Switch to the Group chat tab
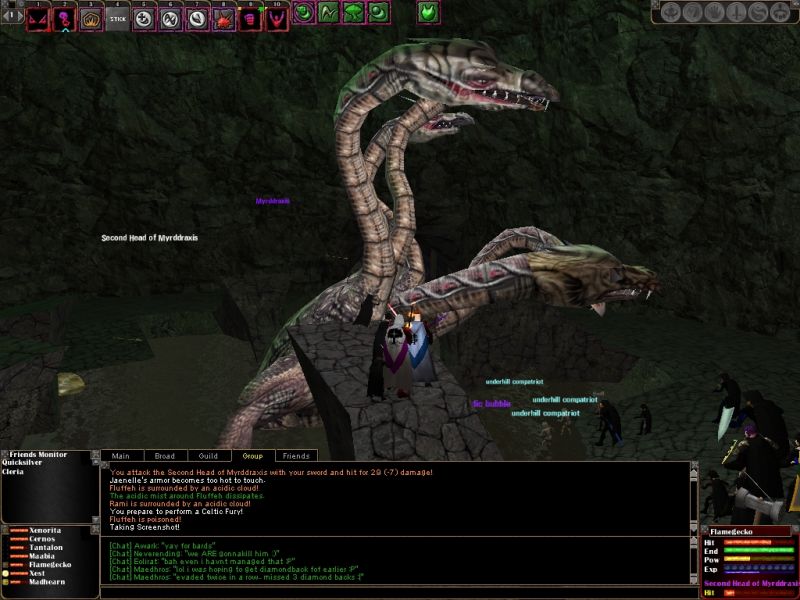800x600 pixels. tap(252, 456)
